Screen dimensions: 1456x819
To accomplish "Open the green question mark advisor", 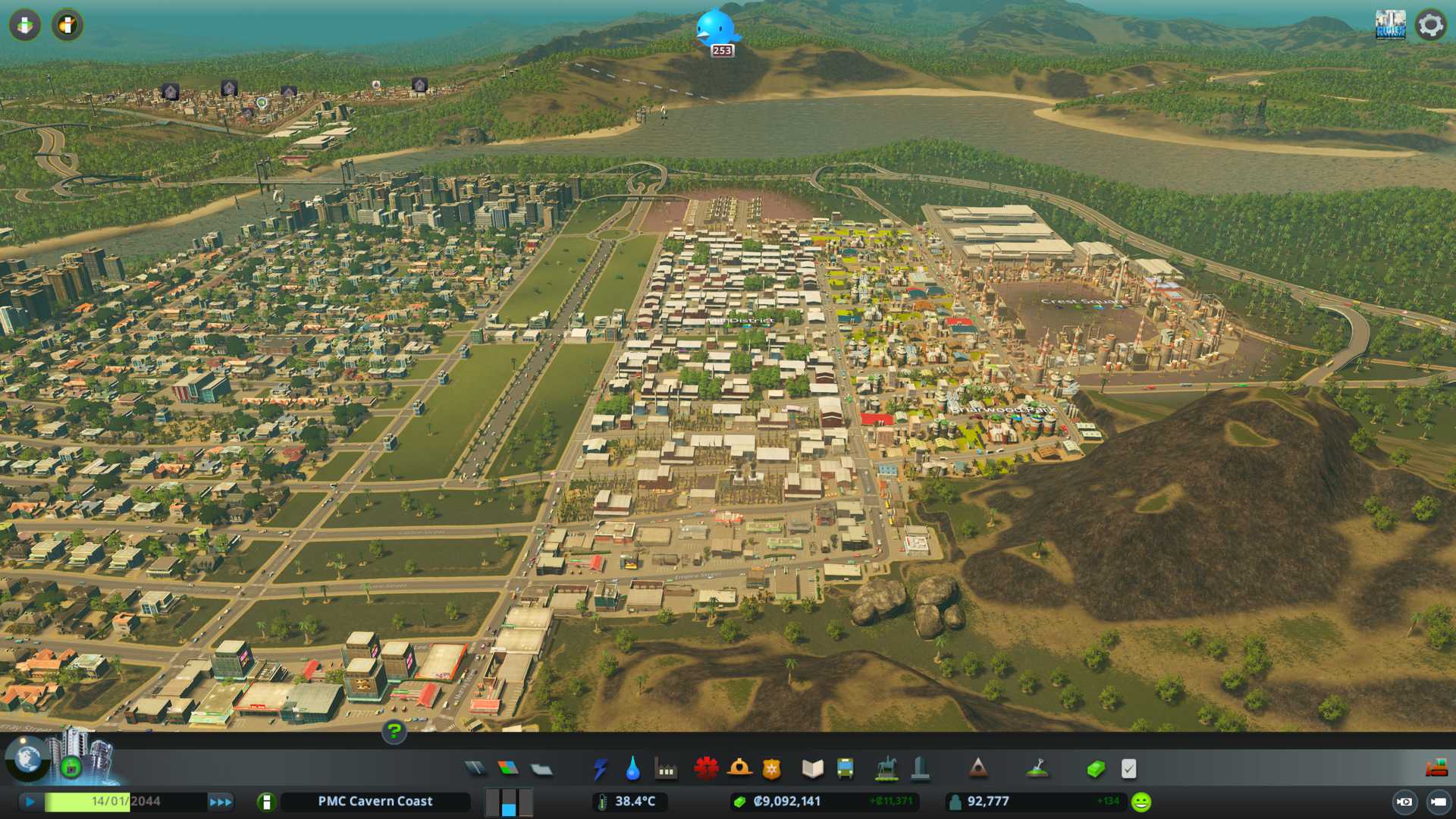I will (394, 732).
